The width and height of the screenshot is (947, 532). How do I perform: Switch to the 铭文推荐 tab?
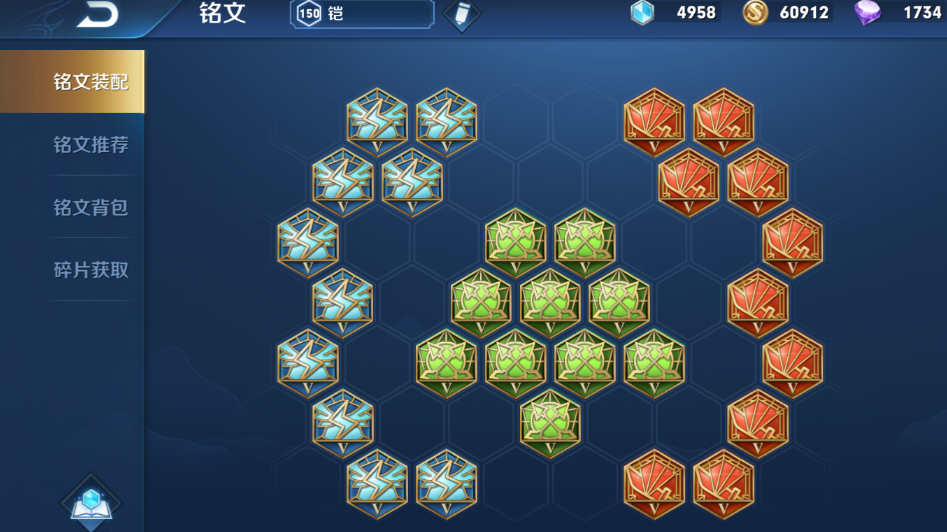click(90, 145)
